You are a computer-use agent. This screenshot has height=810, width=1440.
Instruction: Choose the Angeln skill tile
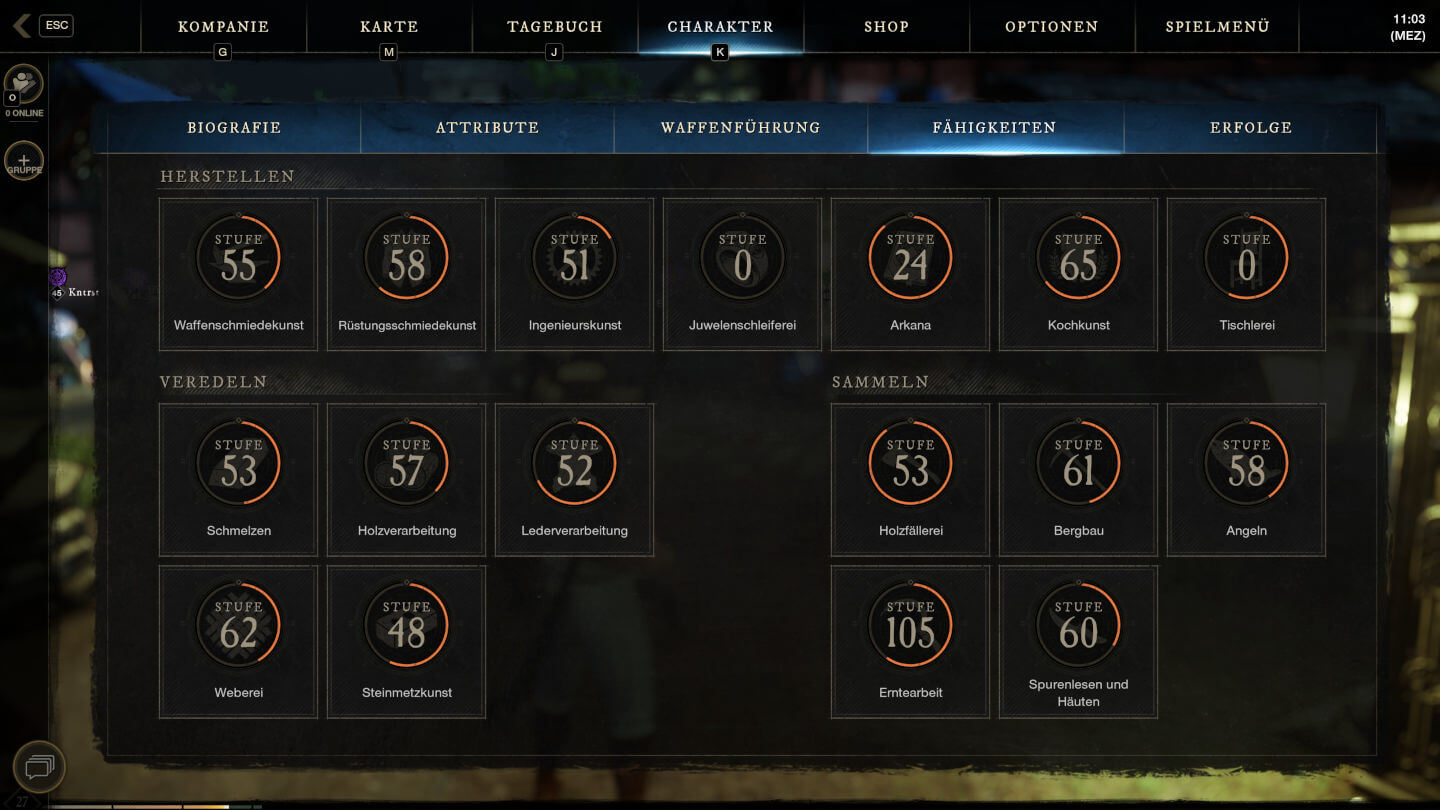tap(1247, 480)
